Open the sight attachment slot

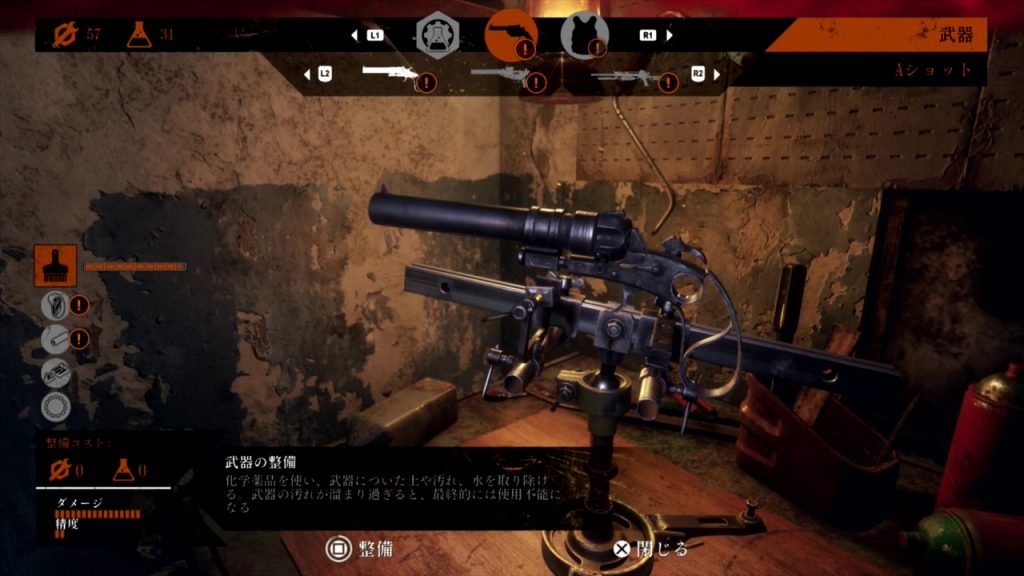[x=55, y=372]
